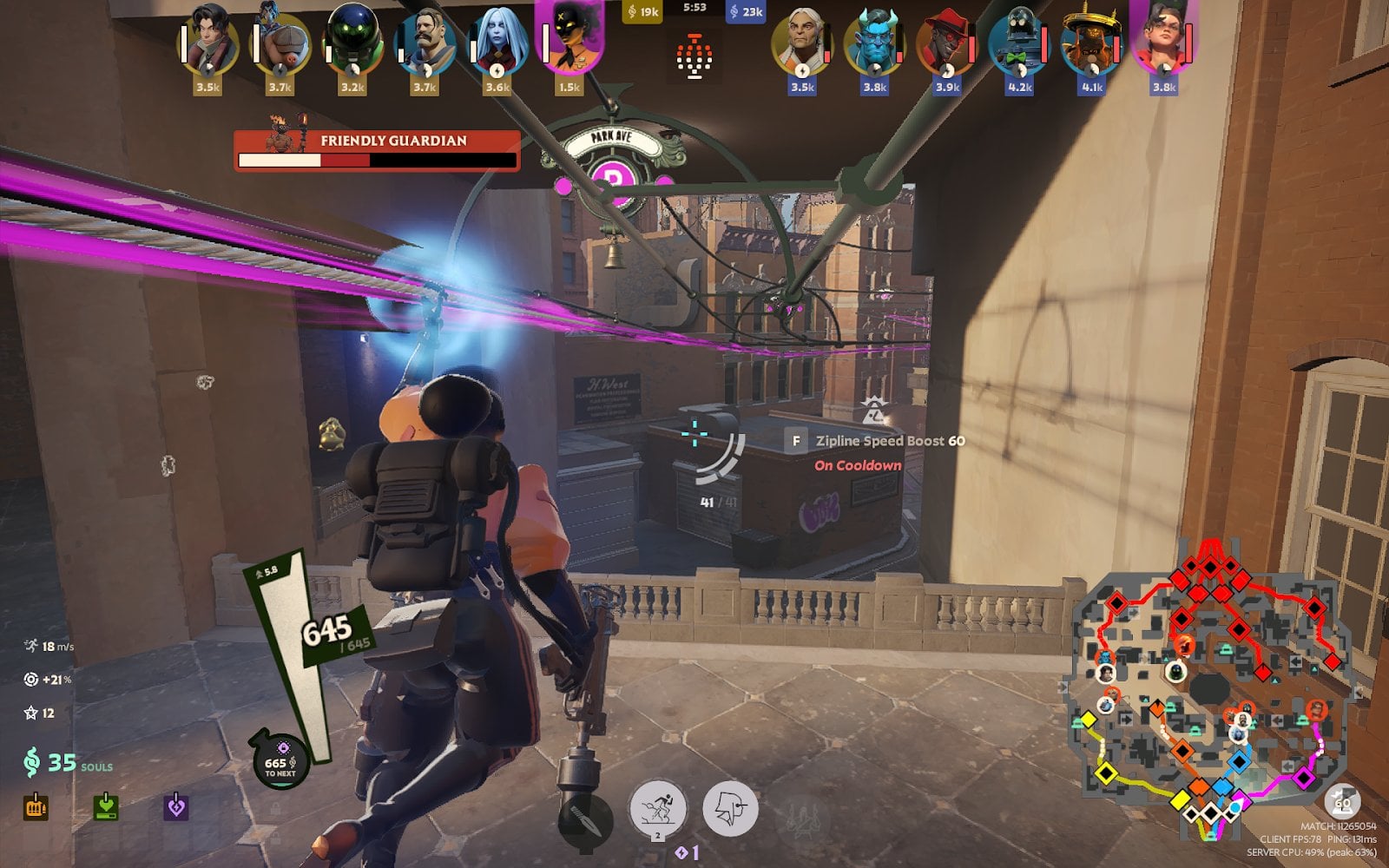This screenshot has height=868, width=1389.
Task: Select the green vitality item slot
Action: [106, 807]
